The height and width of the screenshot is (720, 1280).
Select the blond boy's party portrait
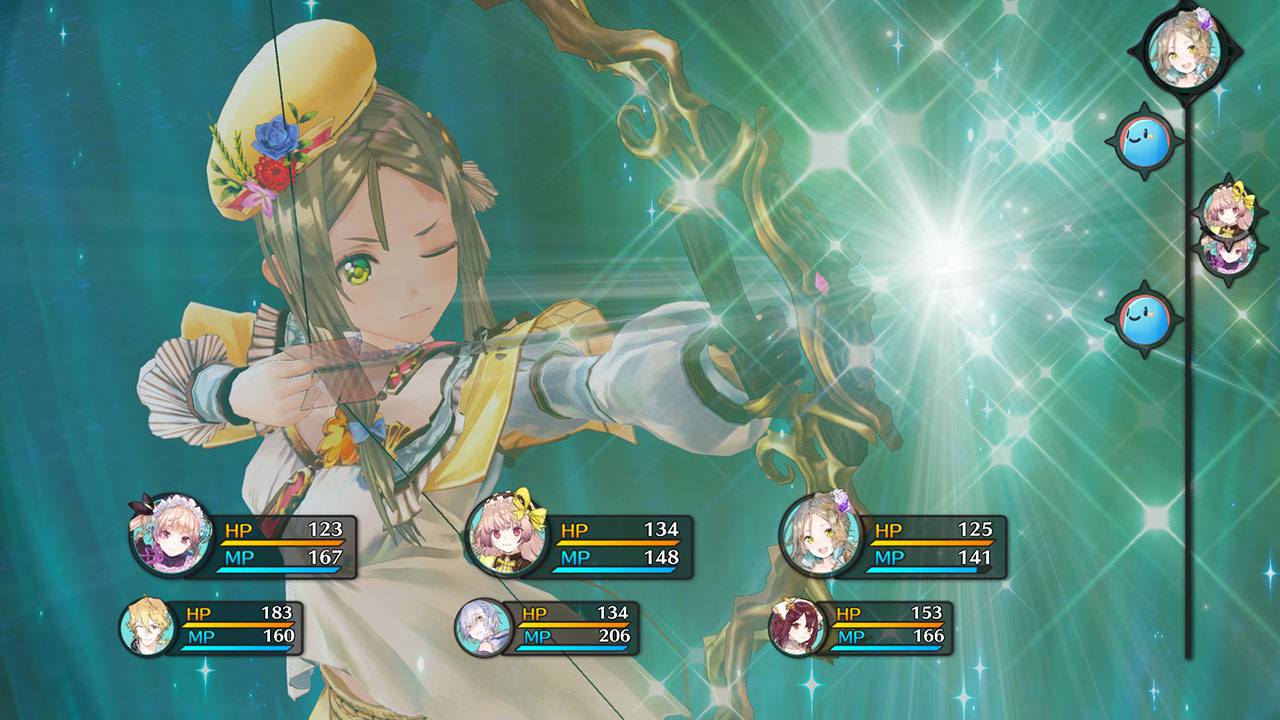click(147, 626)
